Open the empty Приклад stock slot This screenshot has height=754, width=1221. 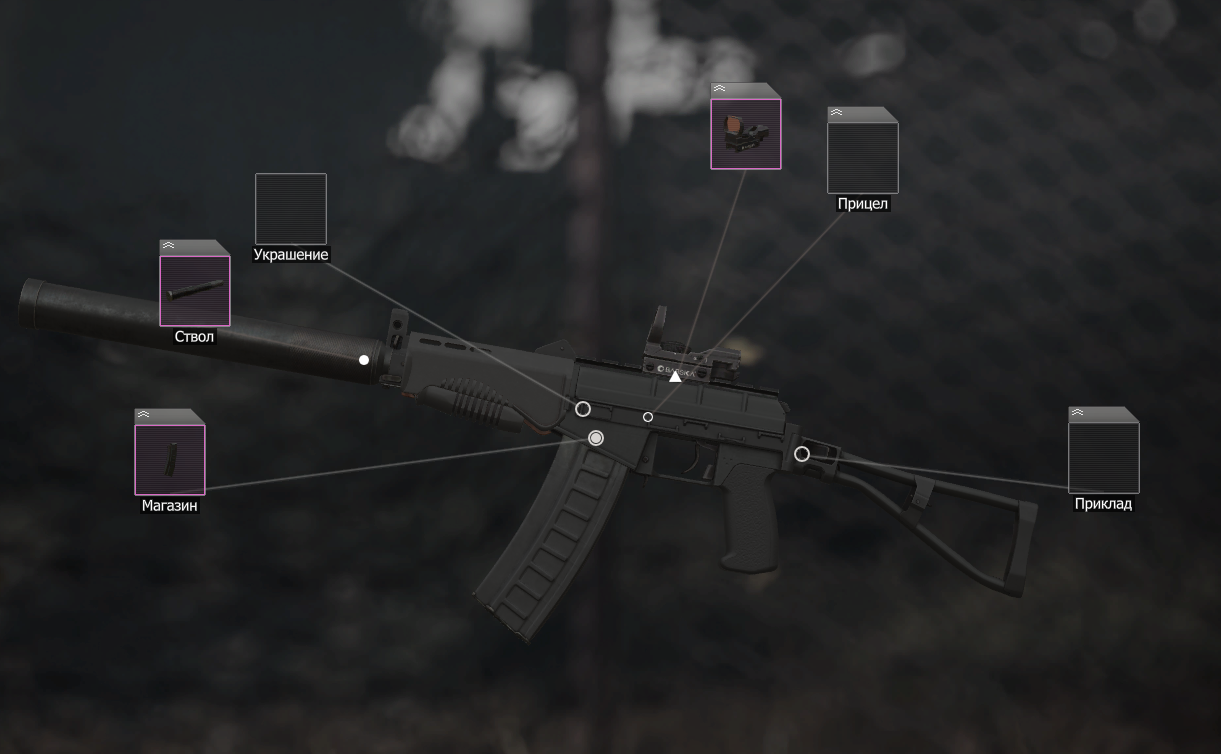(1103, 458)
